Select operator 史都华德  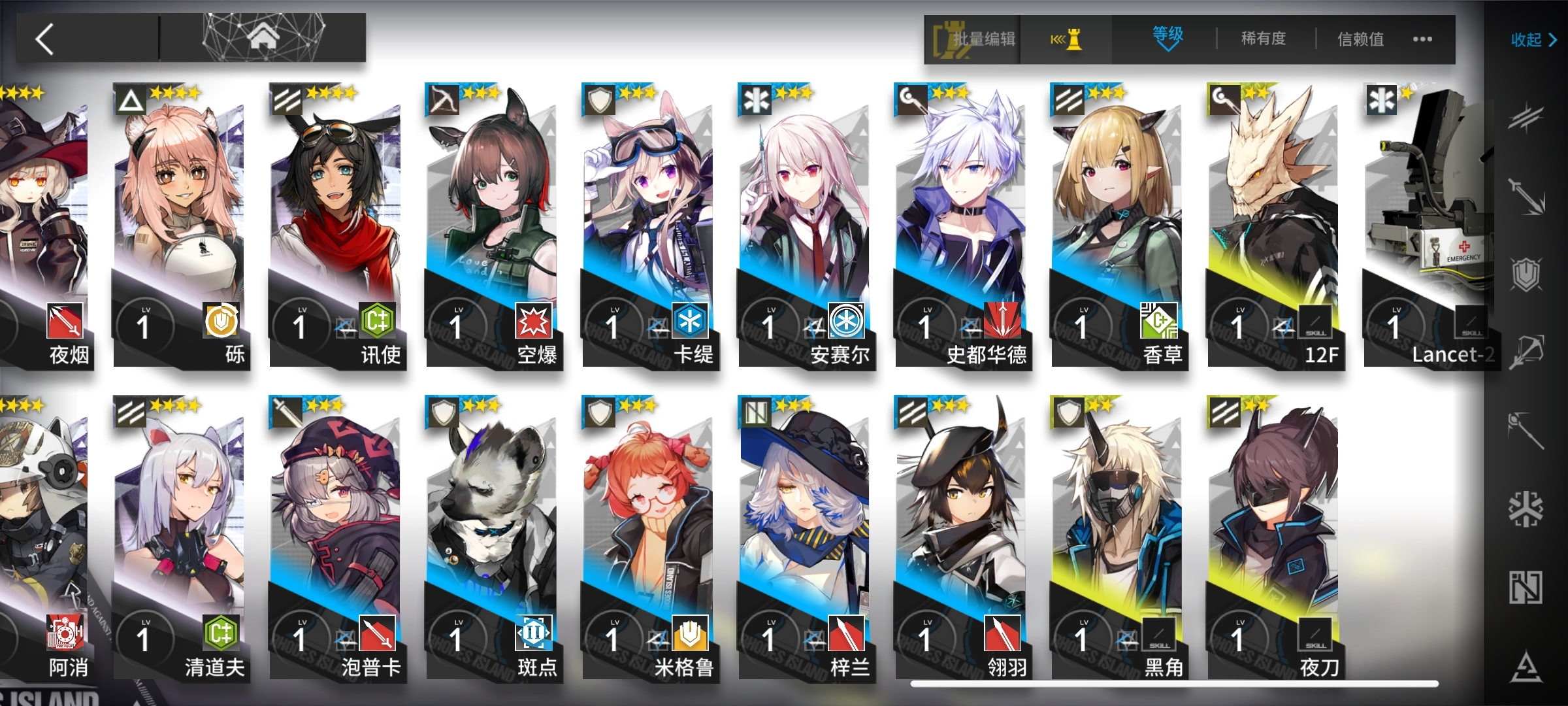click(961, 226)
